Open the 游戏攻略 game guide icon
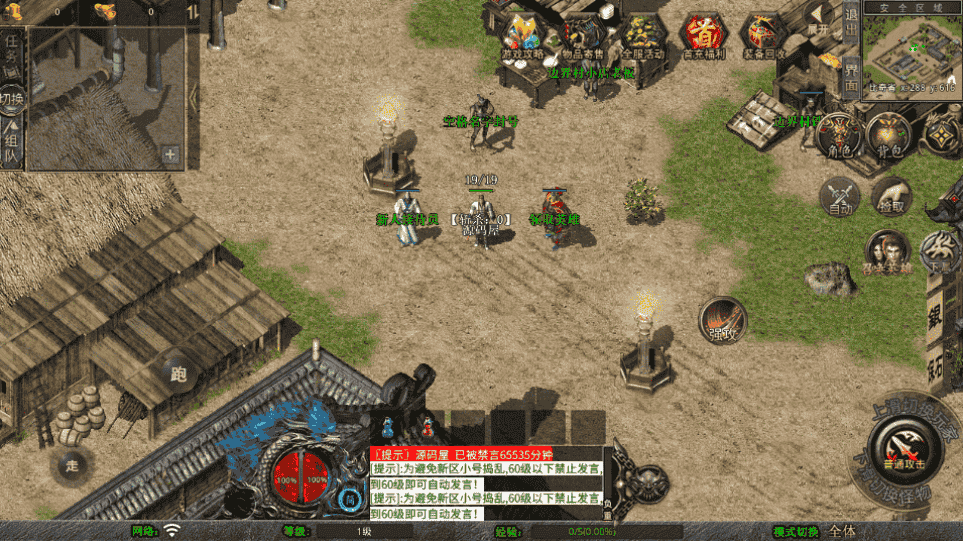Image resolution: width=963 pixels, height=541 pixels. coord(523,36)
